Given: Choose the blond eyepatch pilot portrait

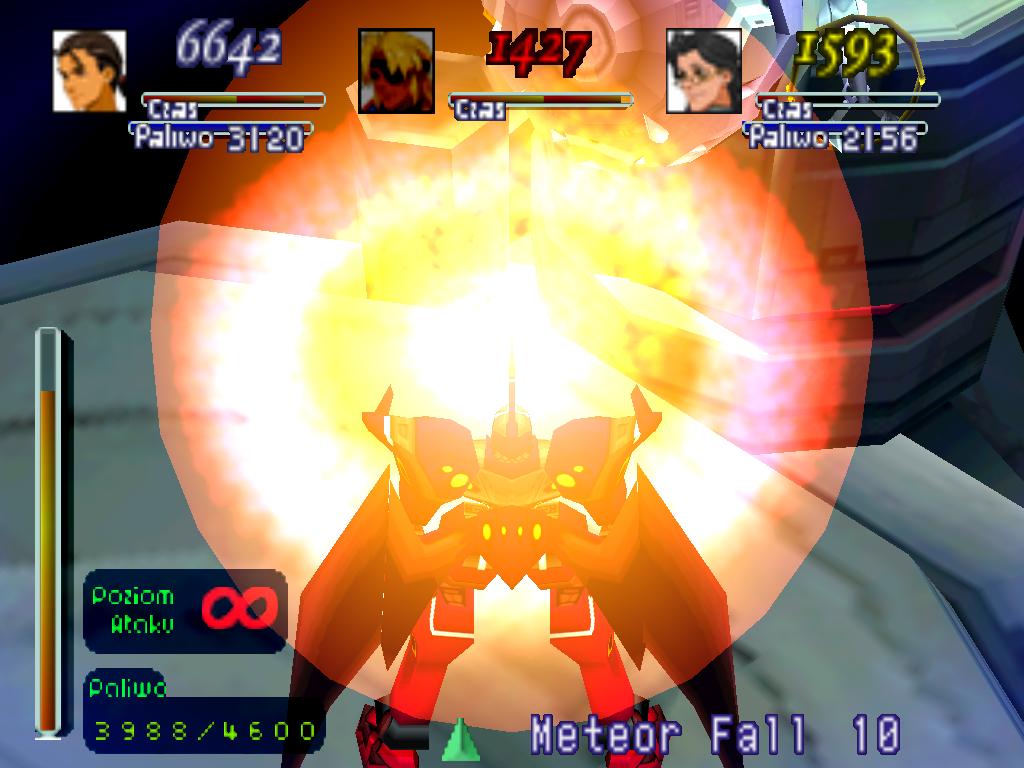Looking at the screenshot, I should click(396, 70).
